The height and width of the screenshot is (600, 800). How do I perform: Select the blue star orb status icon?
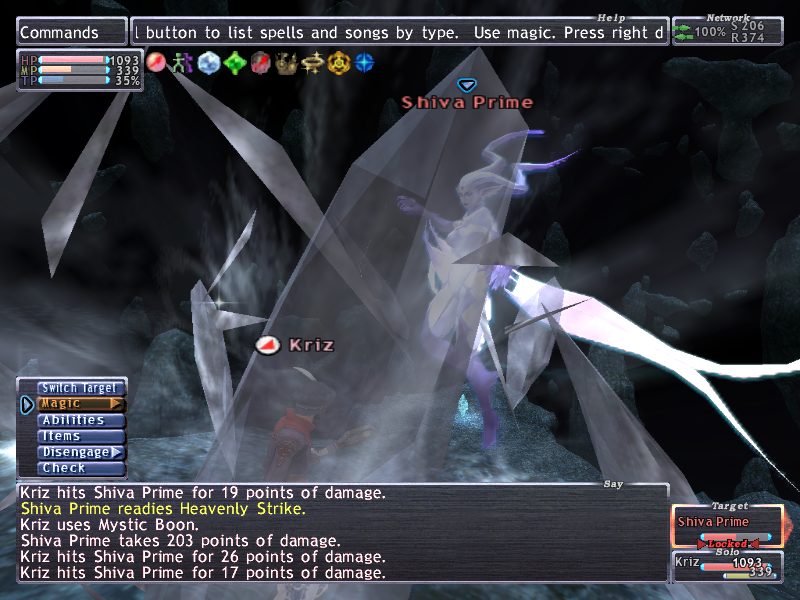(x=364, y=62)
